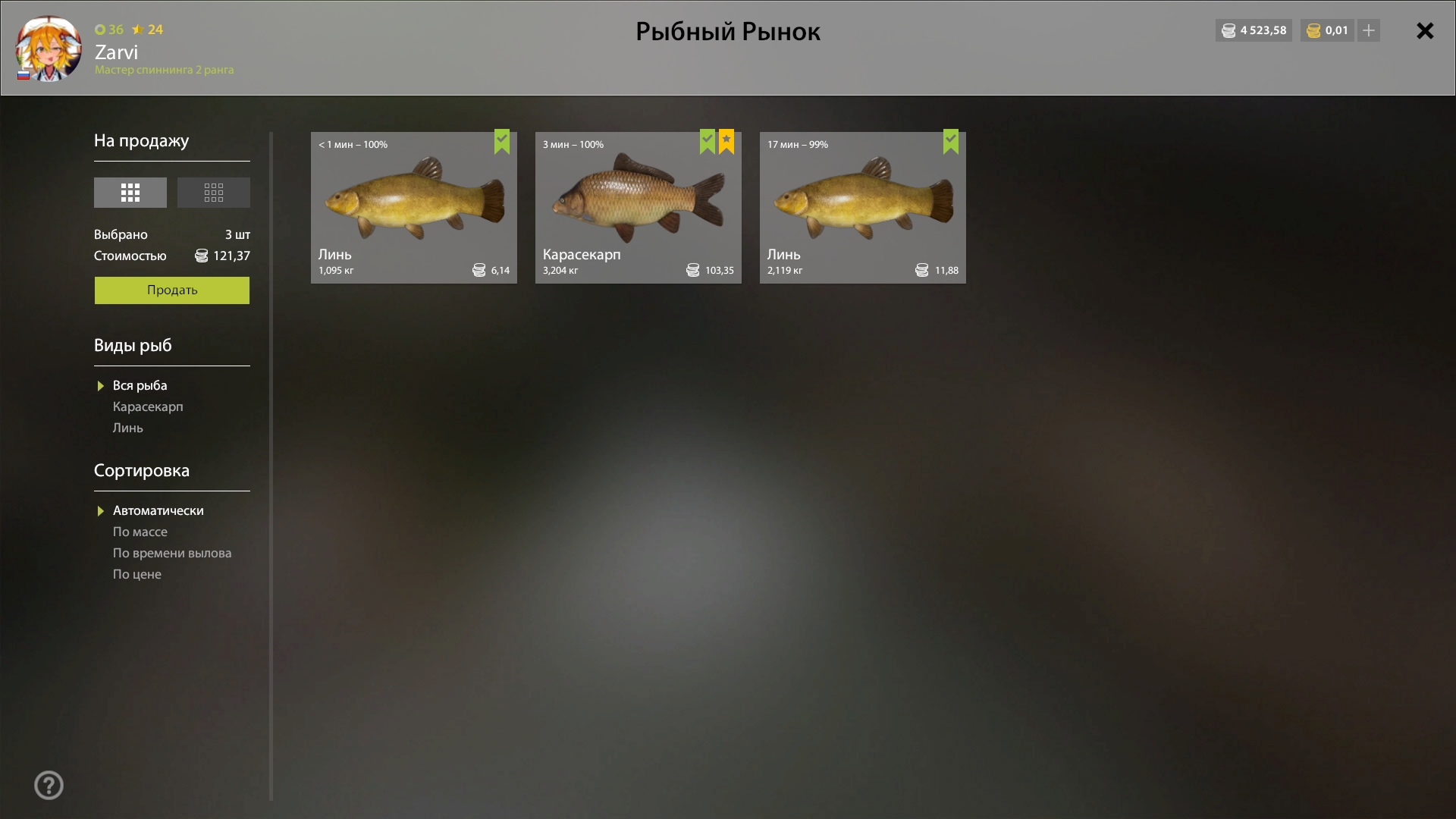Select all fish with the filled grid button

130,193
